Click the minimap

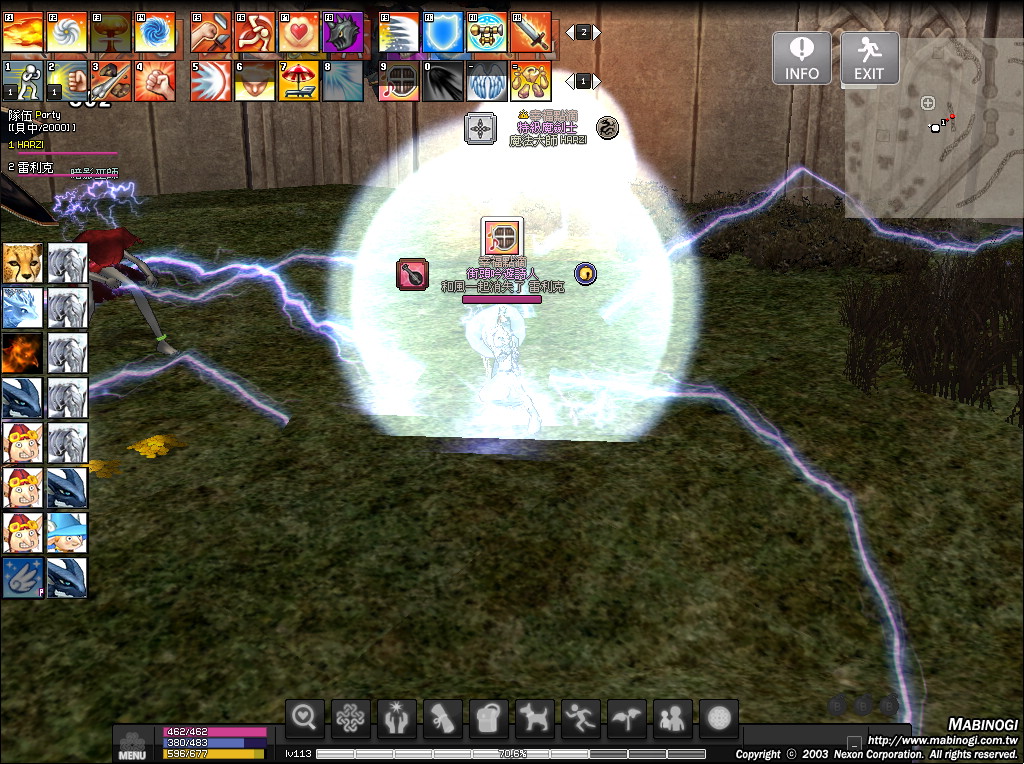click(934, 130)
